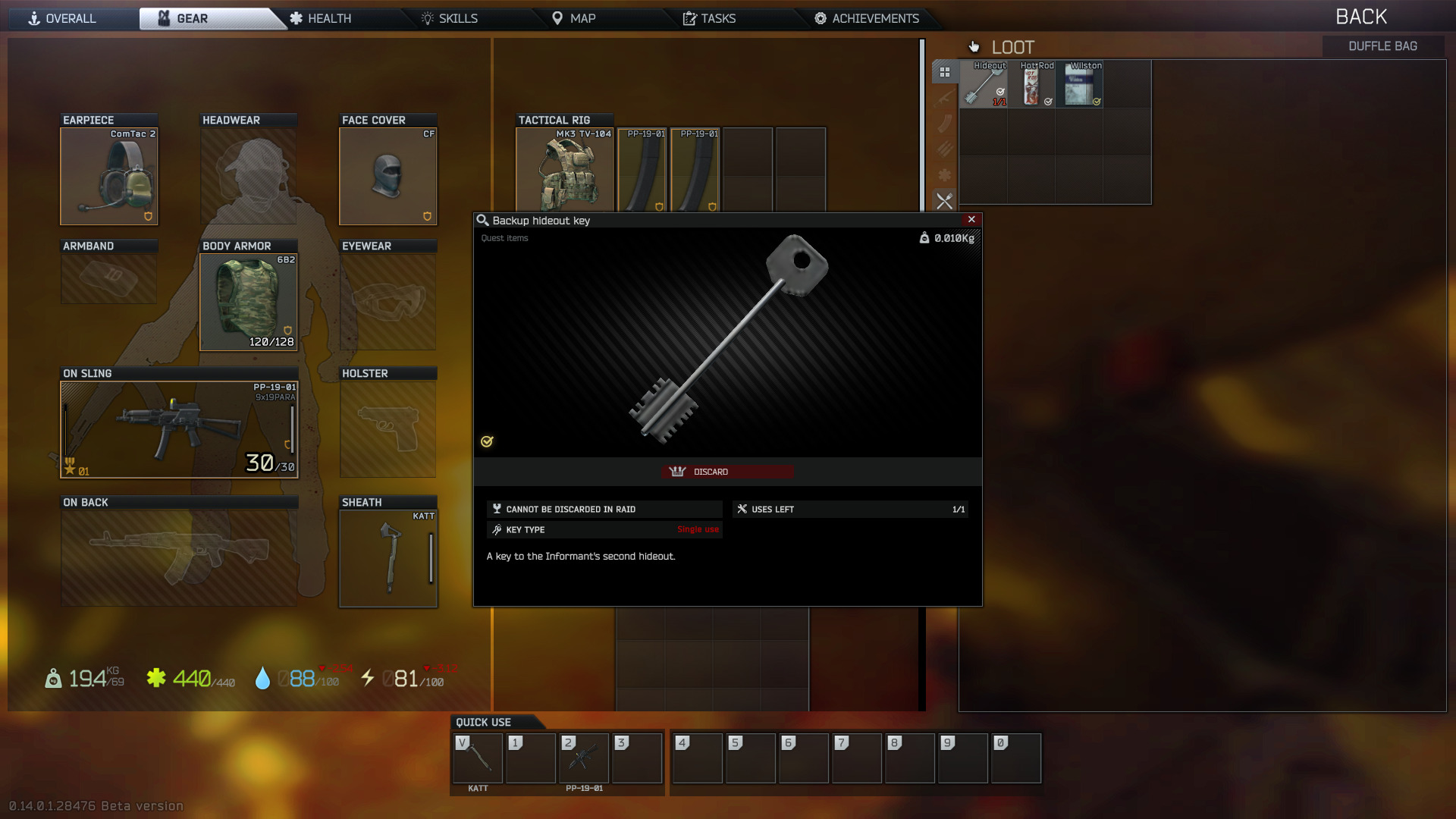
Task: Select the magazines filter in the Loot panel
Action: click(x=946, y=124)
